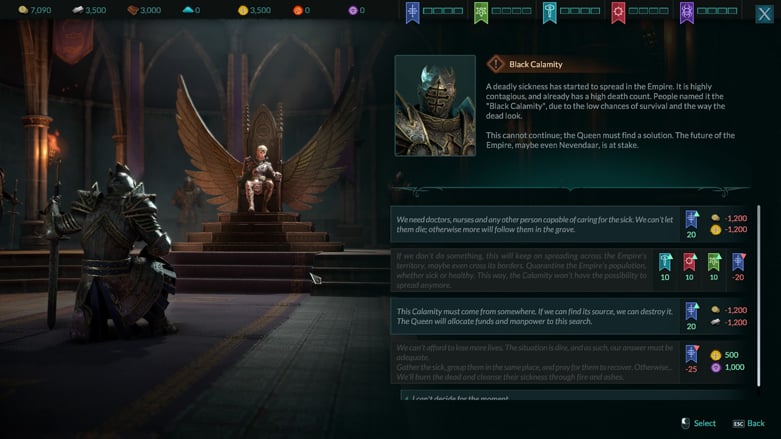
Task: Choose the doctors and nurses response
Action: [533, 224]
